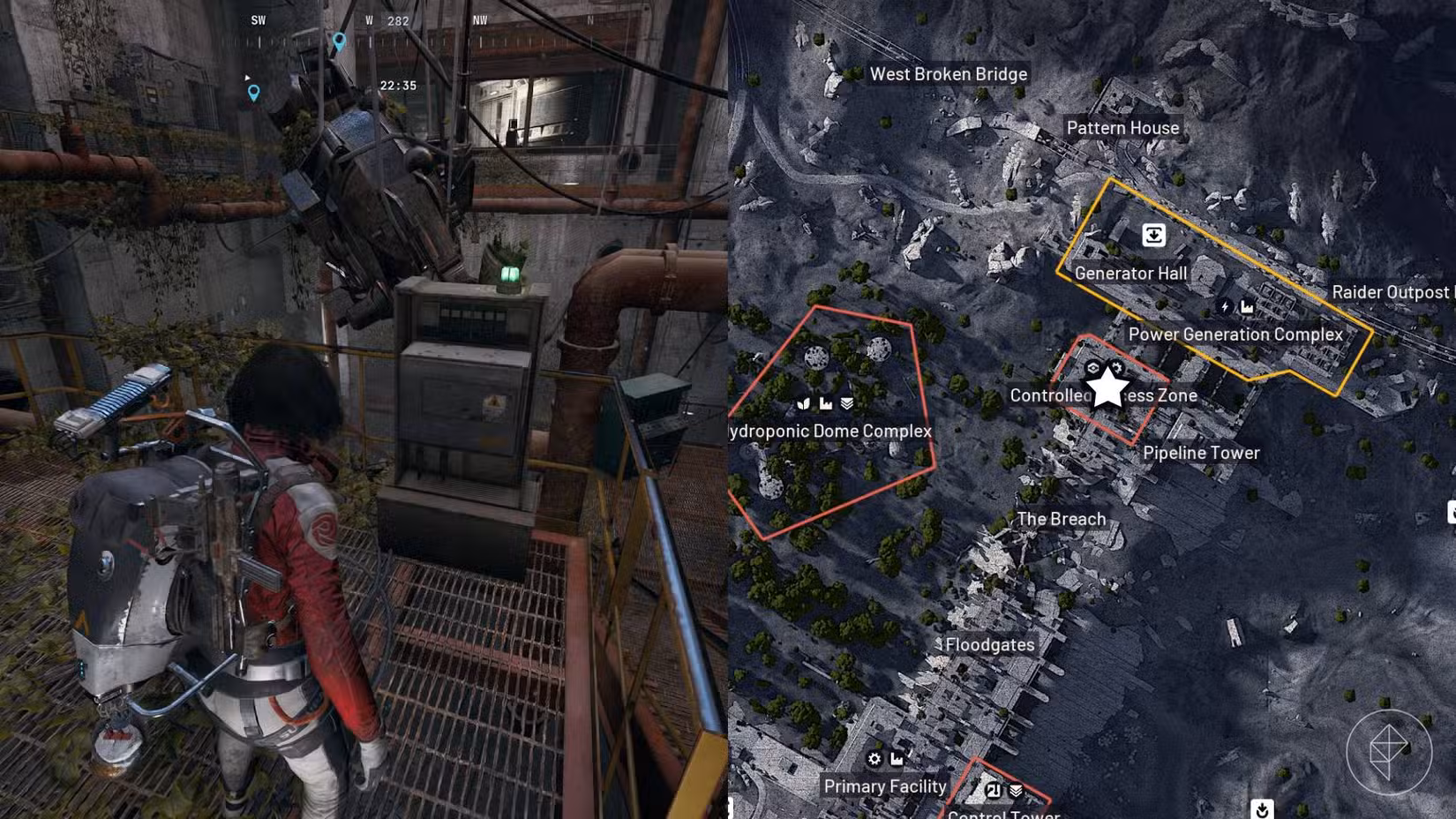Click the West Broken Bridge map label
The width and height of the screenshot is (1456, 819).
[948, 74]
